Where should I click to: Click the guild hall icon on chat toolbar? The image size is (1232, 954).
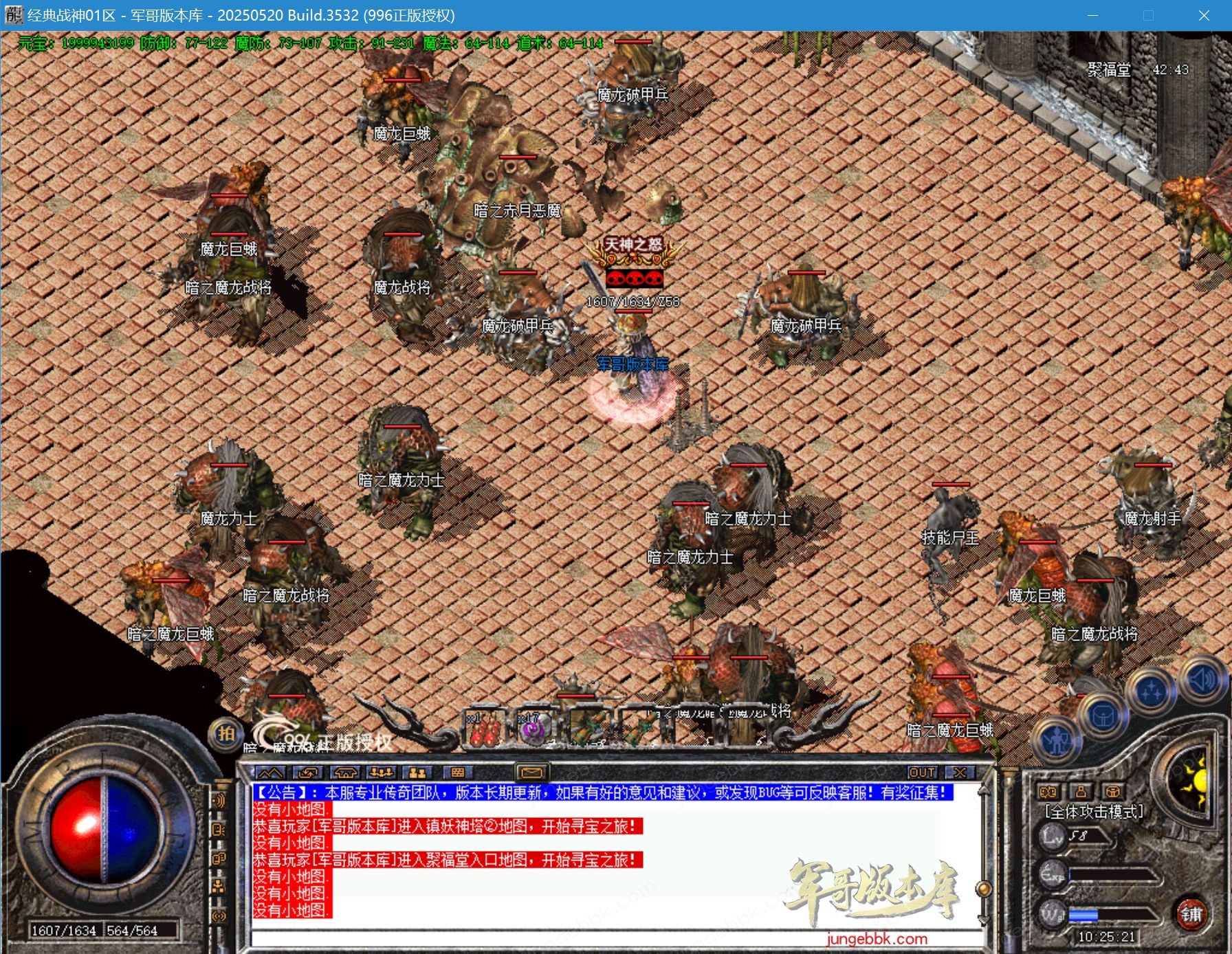click(345, 773)
